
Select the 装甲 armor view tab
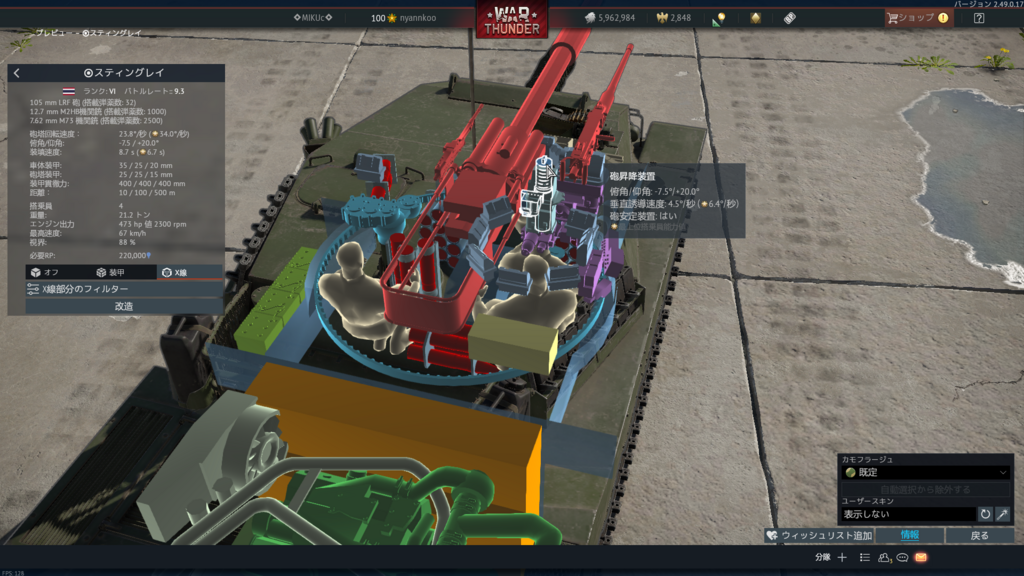(109, 272)
